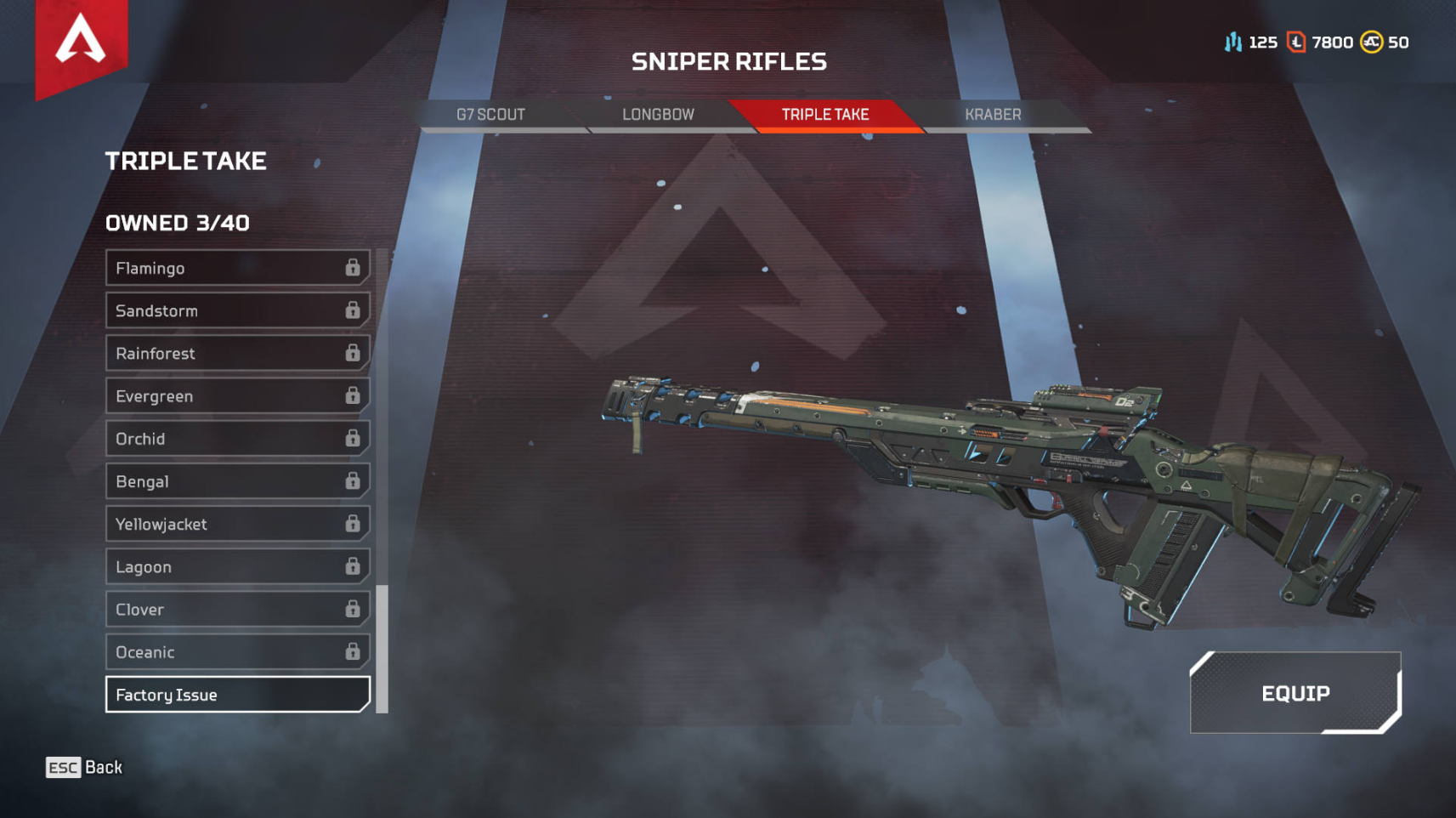Viewport: 1456px width, 818px height.
Task: Go back with the Back button
Action: (84, 767)
